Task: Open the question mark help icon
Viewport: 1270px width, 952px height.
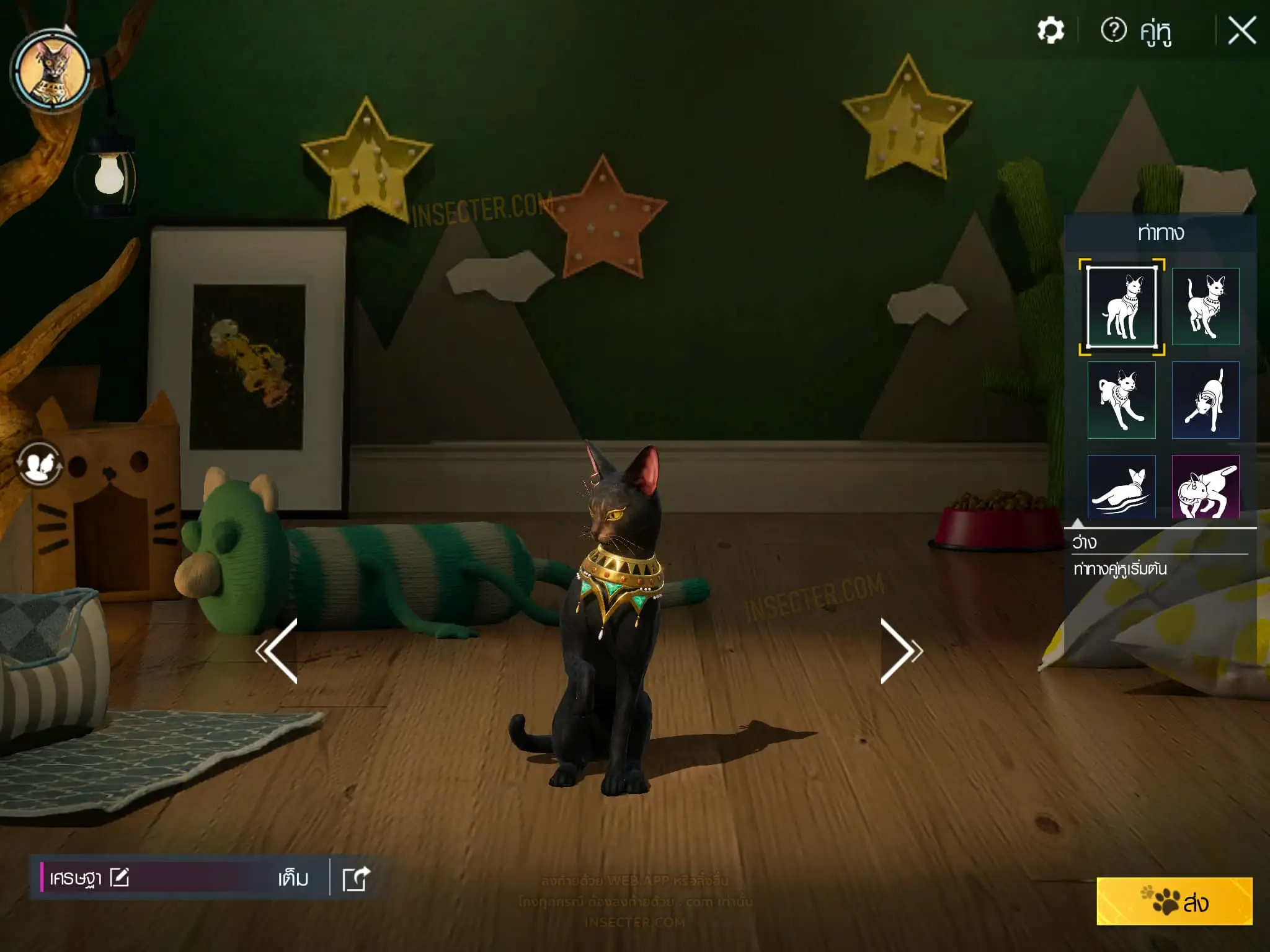Action: coord(1113,30)
